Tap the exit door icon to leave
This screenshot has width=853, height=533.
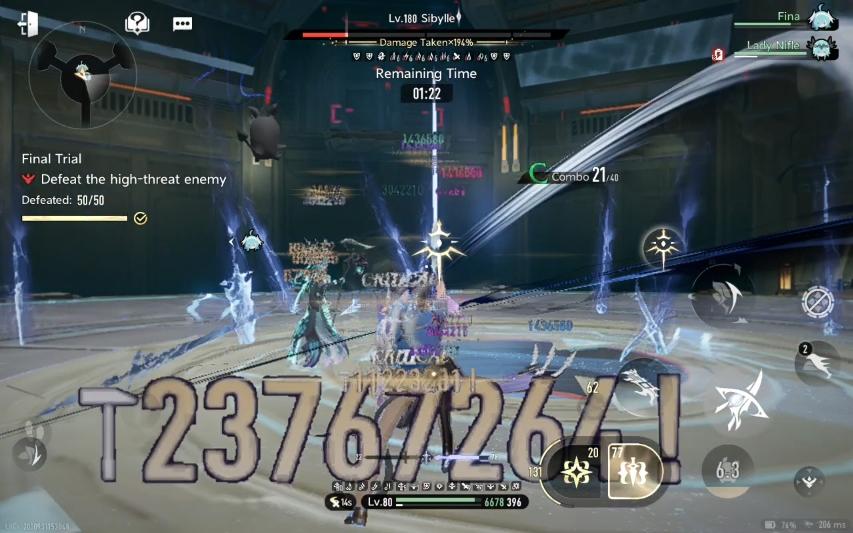28,24
